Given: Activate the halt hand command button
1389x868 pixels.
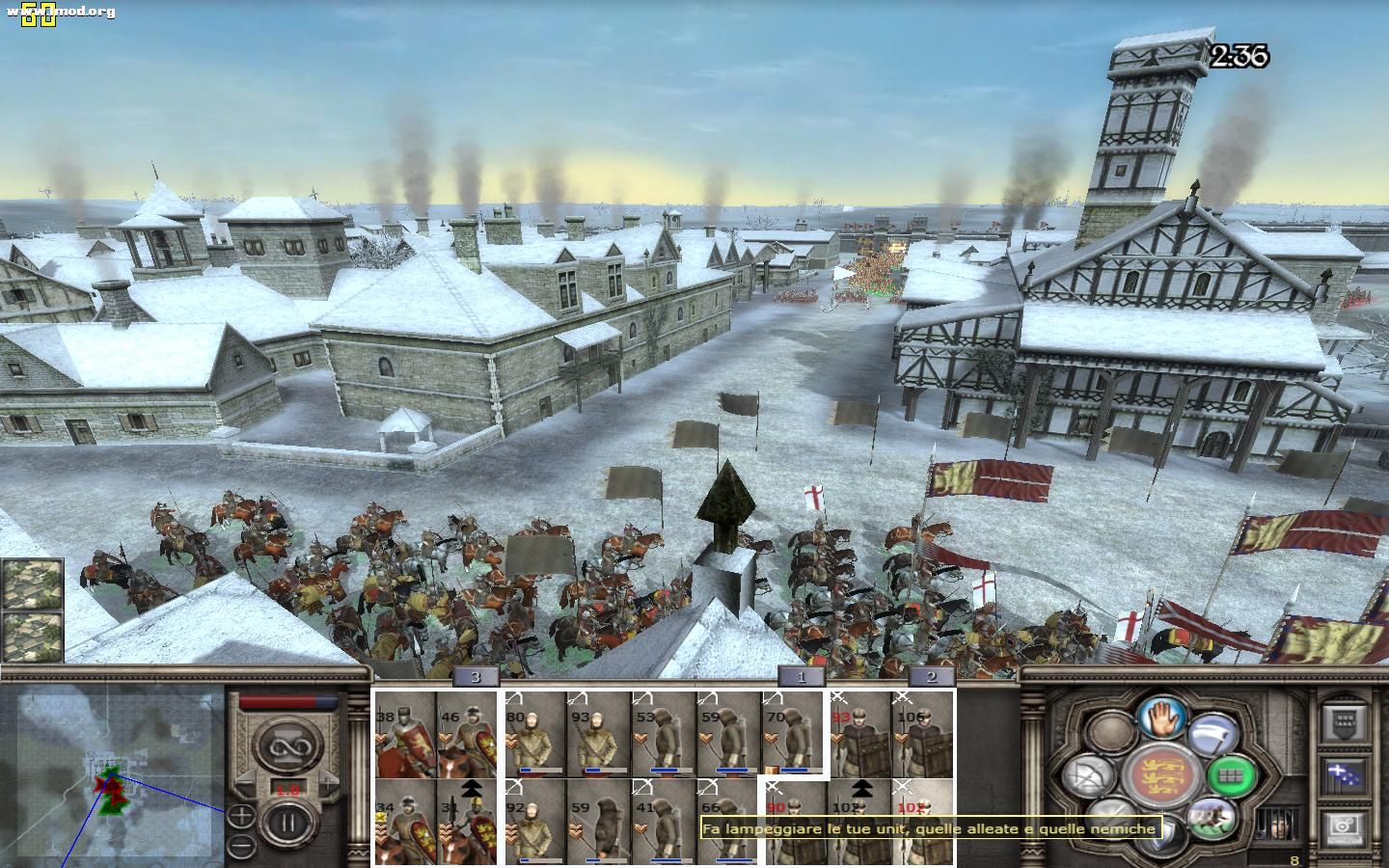Looking at the screenshot, I should (x=1161, y=717).
